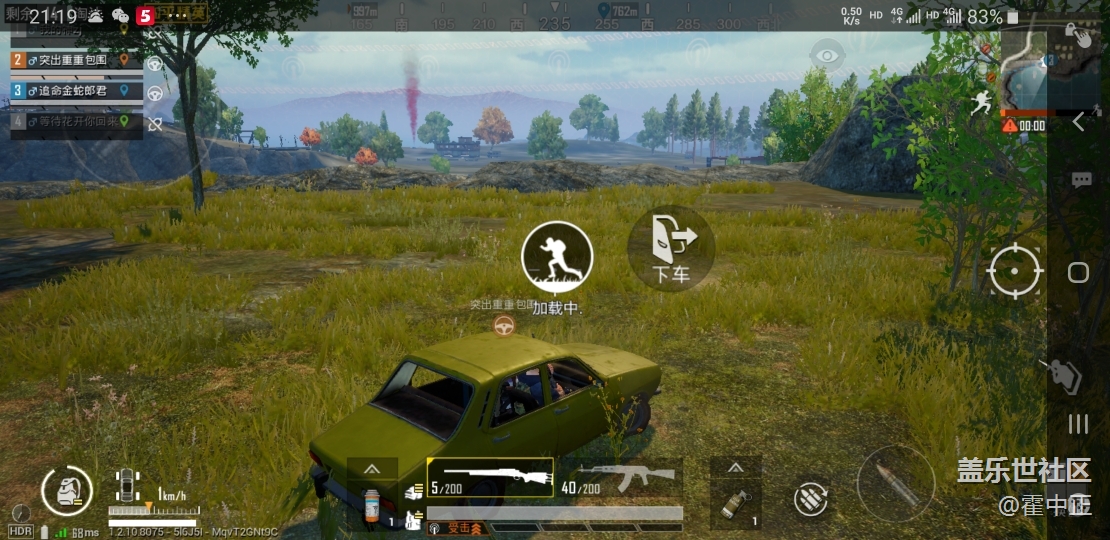Tap the 下车 exit vehicle button
1110x540 pixels.
click(671, 248)
